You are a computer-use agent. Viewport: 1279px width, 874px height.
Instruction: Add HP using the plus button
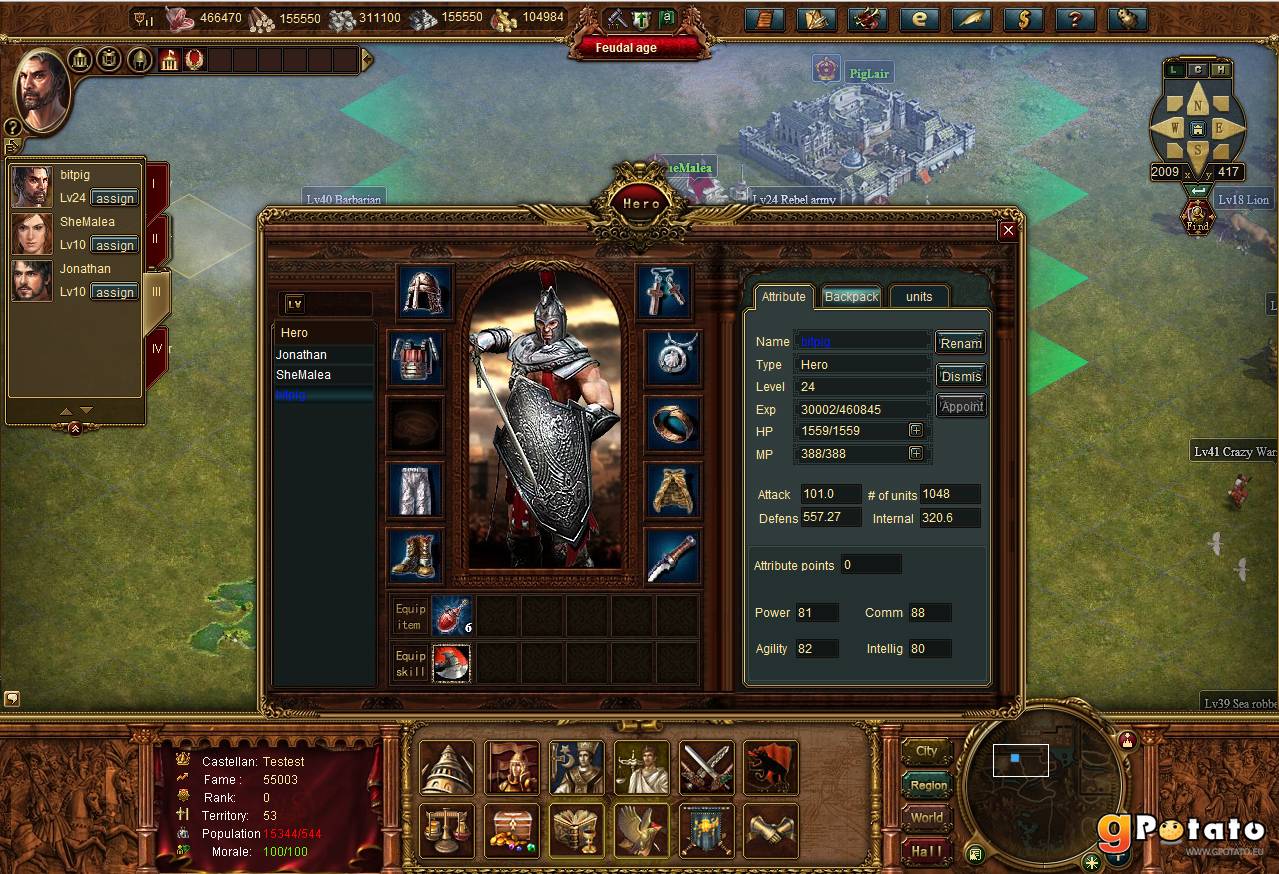point(915,430)
